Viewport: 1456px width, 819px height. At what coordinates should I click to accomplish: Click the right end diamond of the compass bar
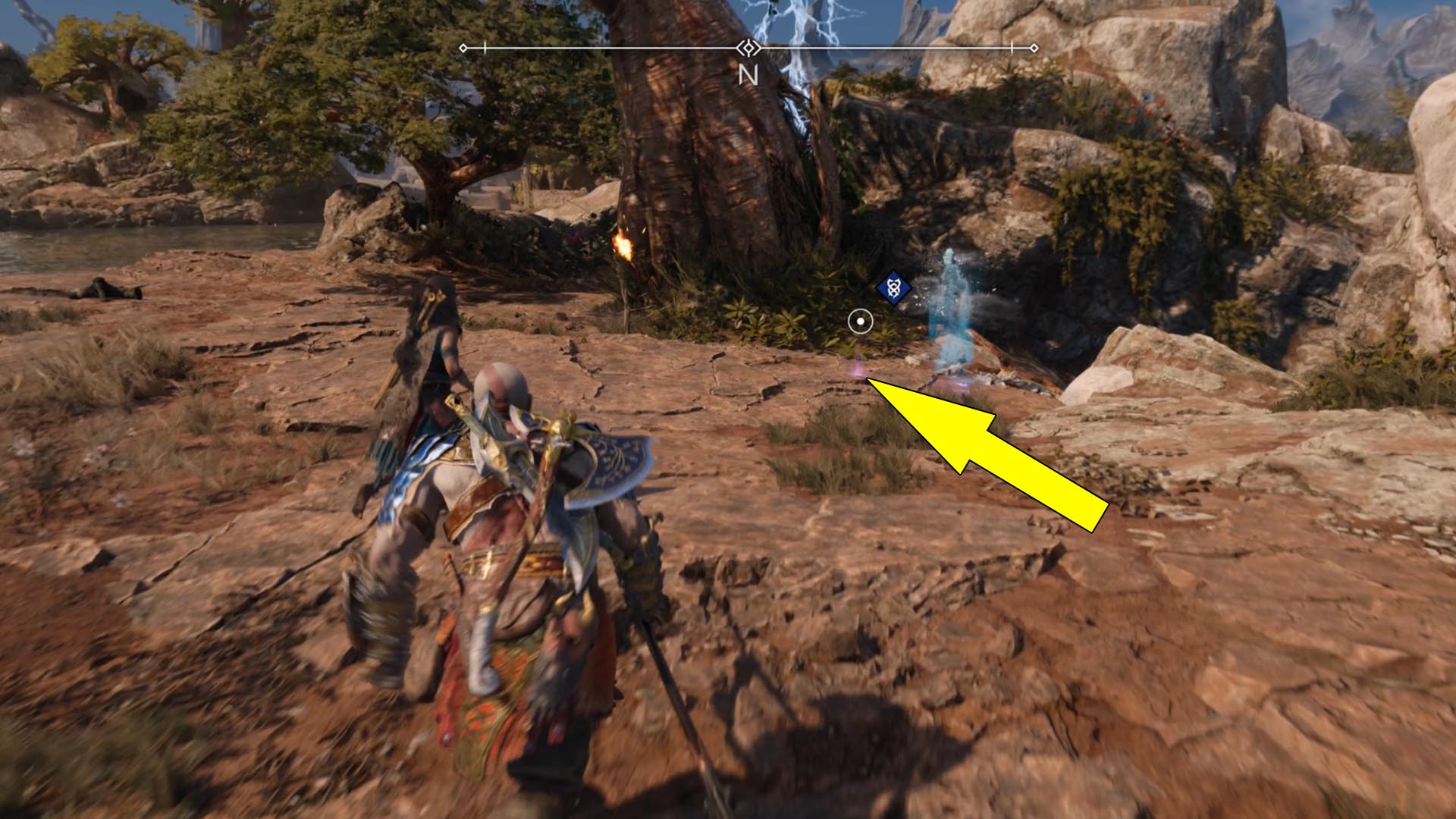pos(1034,47)
